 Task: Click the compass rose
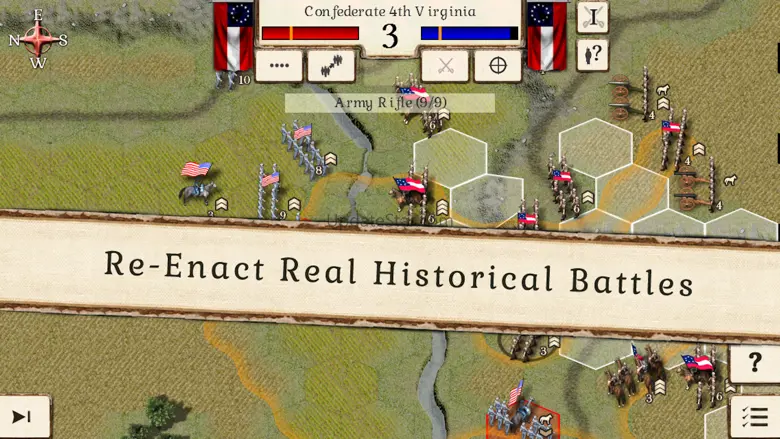pos(38,39)
